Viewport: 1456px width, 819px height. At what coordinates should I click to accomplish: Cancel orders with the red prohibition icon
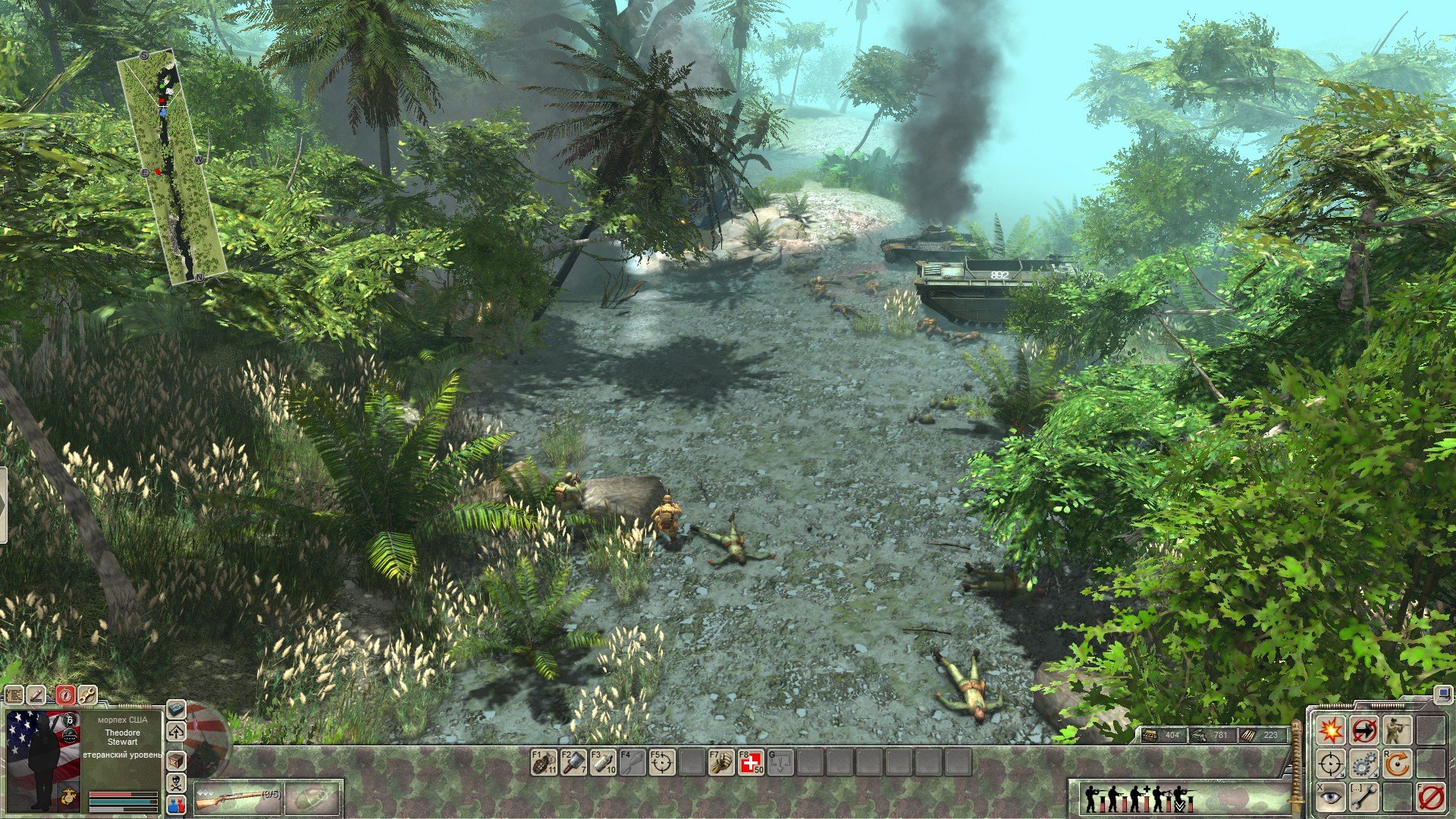pyautogui.click(x=1430, y=798)
